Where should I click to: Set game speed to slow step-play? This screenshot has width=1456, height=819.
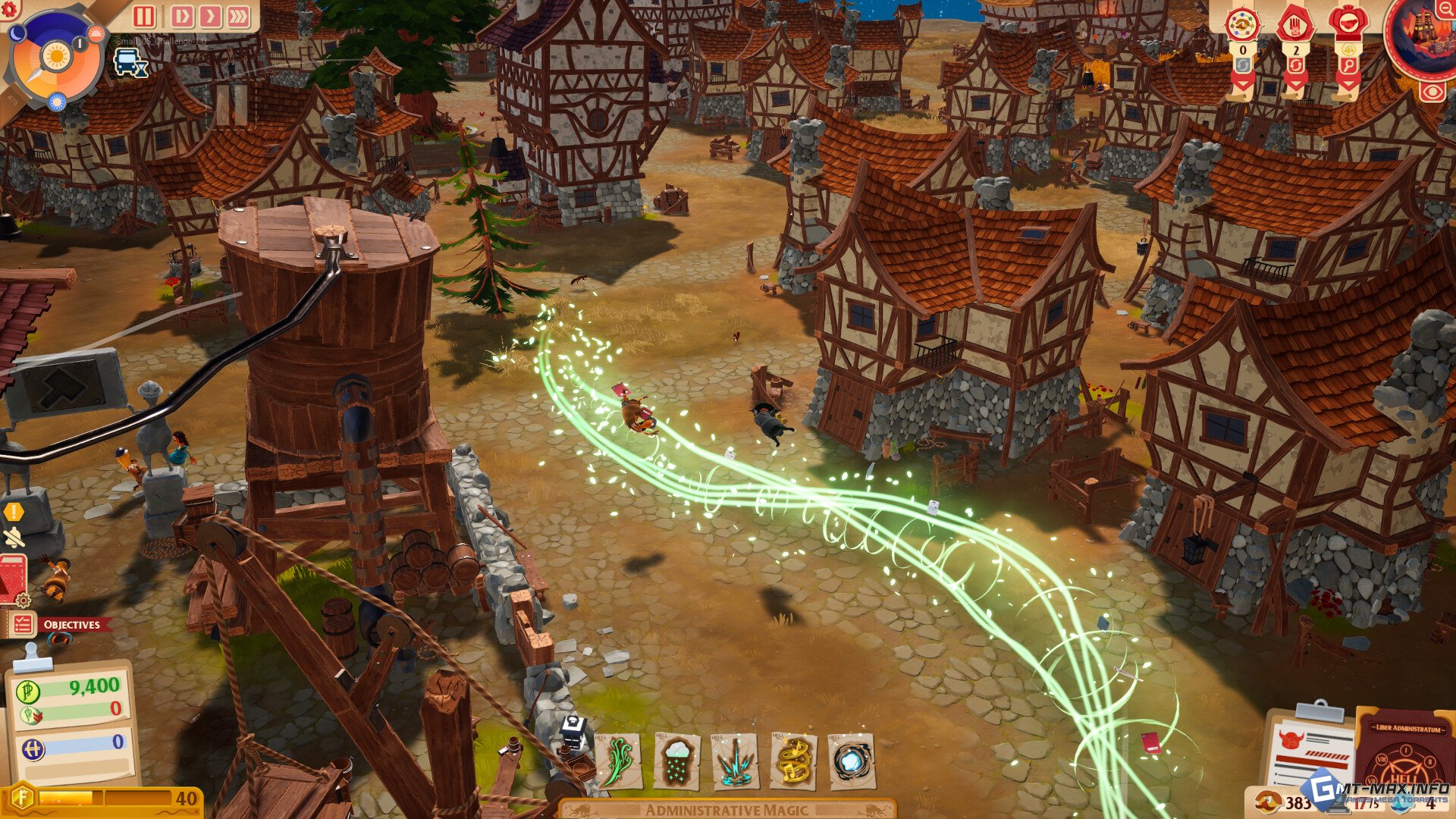182,17
